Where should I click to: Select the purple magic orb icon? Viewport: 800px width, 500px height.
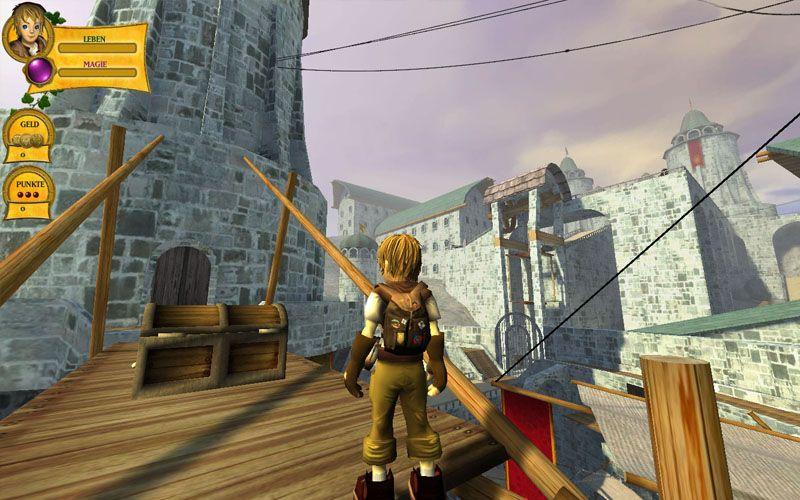click(x=40, y=71)
